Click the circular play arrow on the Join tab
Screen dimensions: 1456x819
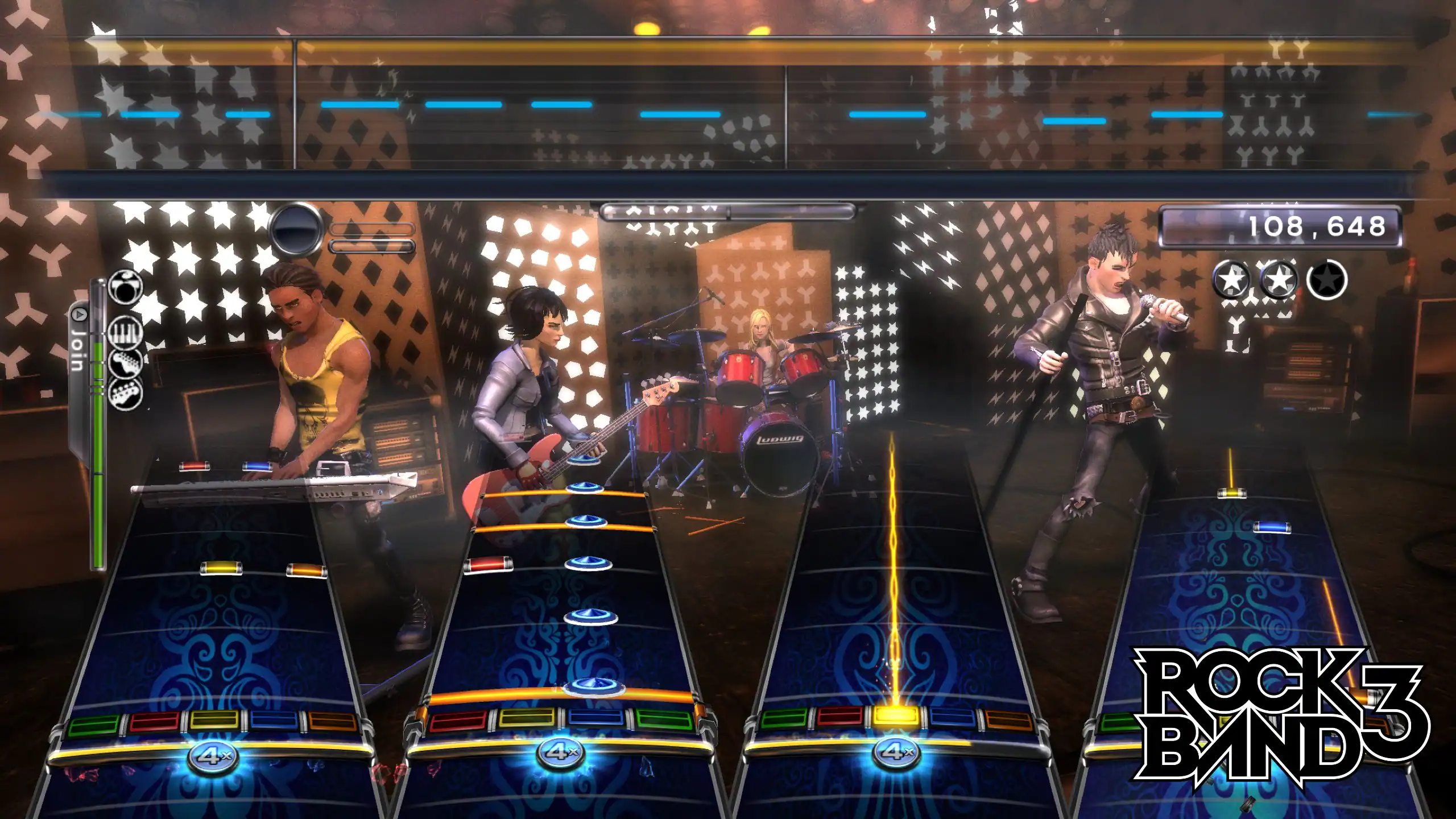(80, 313)
